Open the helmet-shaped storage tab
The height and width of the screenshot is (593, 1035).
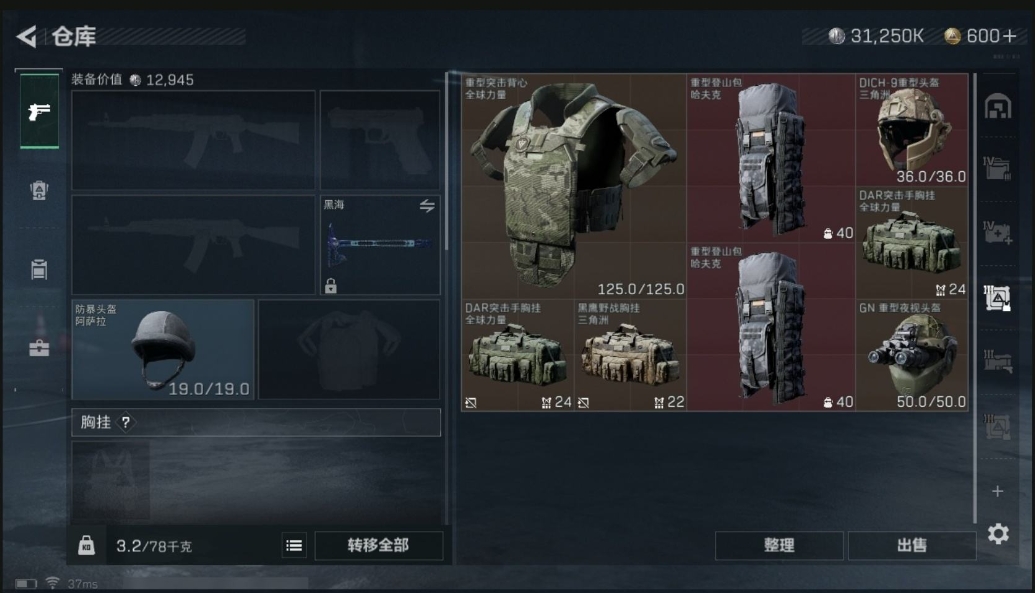click(x=997, y=107)
